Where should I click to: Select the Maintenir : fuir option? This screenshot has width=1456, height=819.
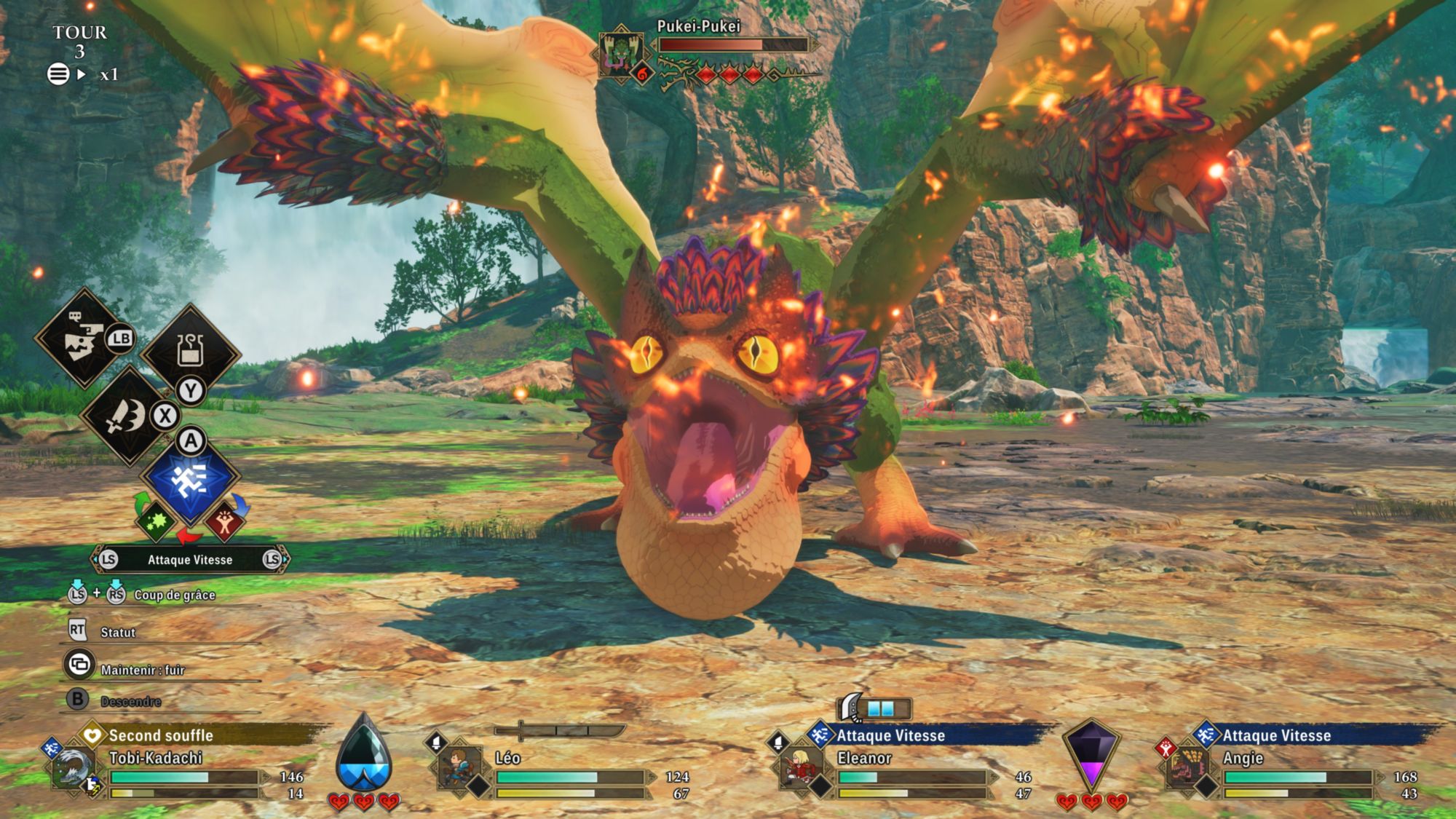(143, 670)
